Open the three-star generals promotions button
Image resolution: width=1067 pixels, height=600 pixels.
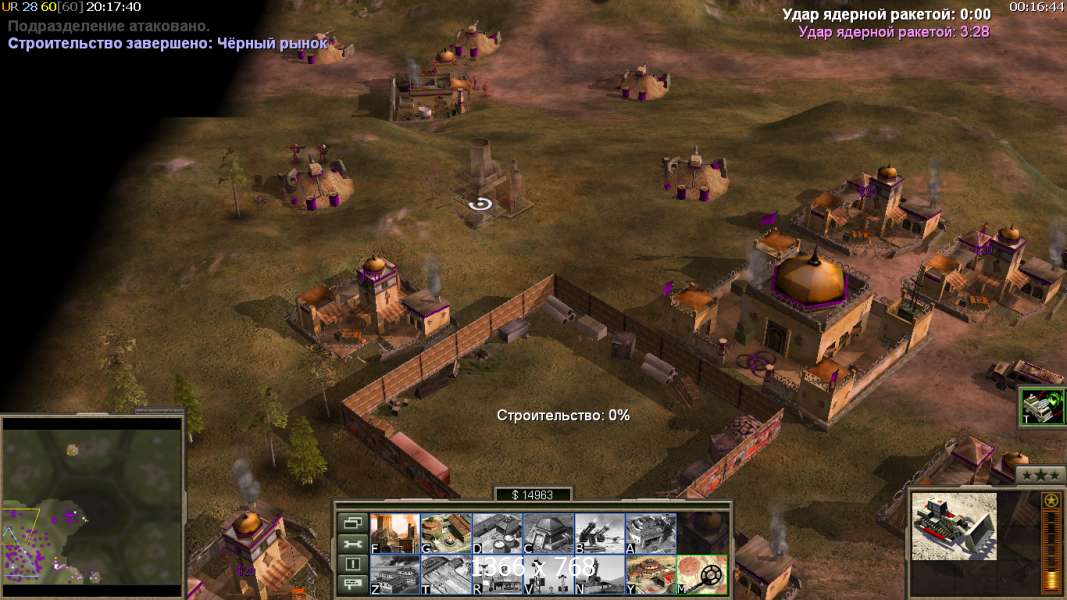coord(1039,475)
